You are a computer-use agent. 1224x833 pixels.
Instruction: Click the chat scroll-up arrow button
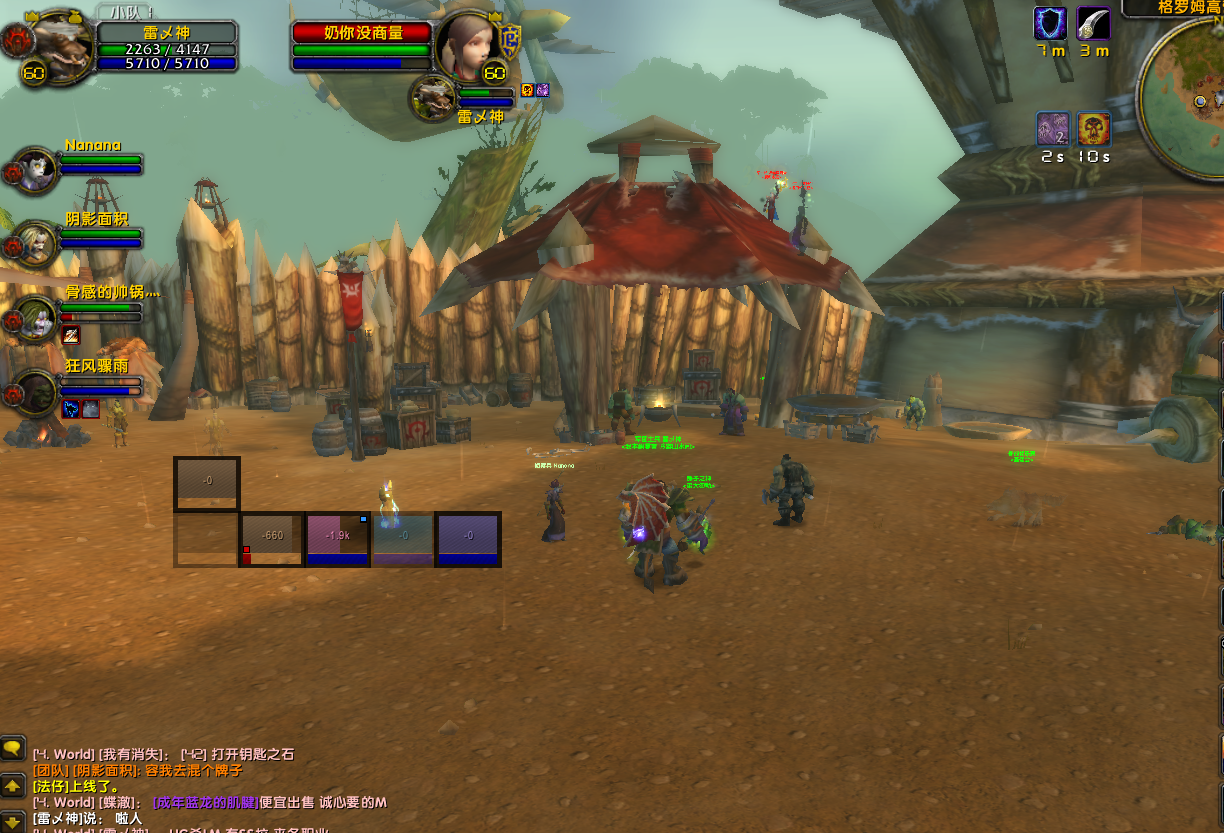[13, 785]
